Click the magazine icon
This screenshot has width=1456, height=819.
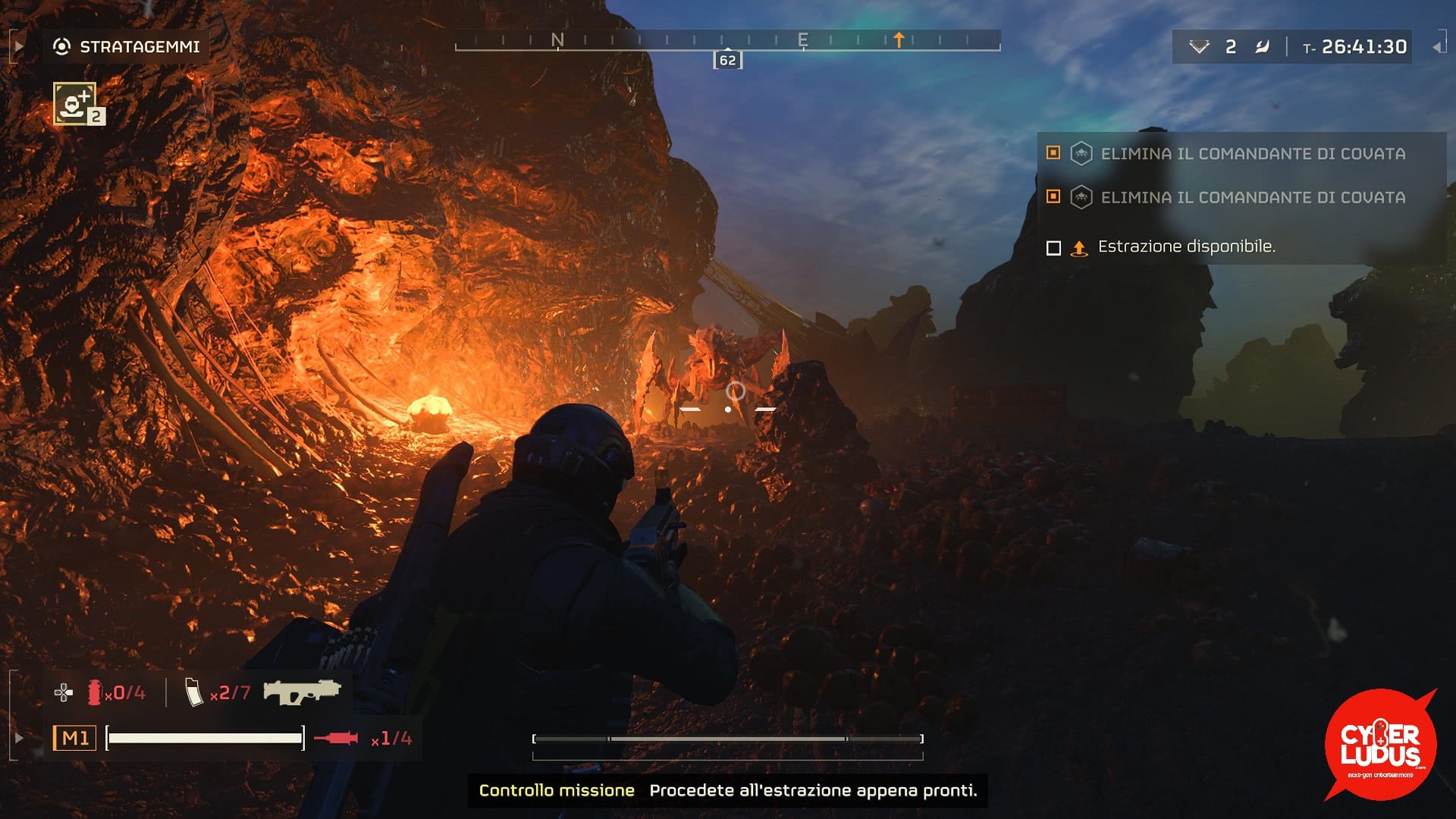point(194,692)
